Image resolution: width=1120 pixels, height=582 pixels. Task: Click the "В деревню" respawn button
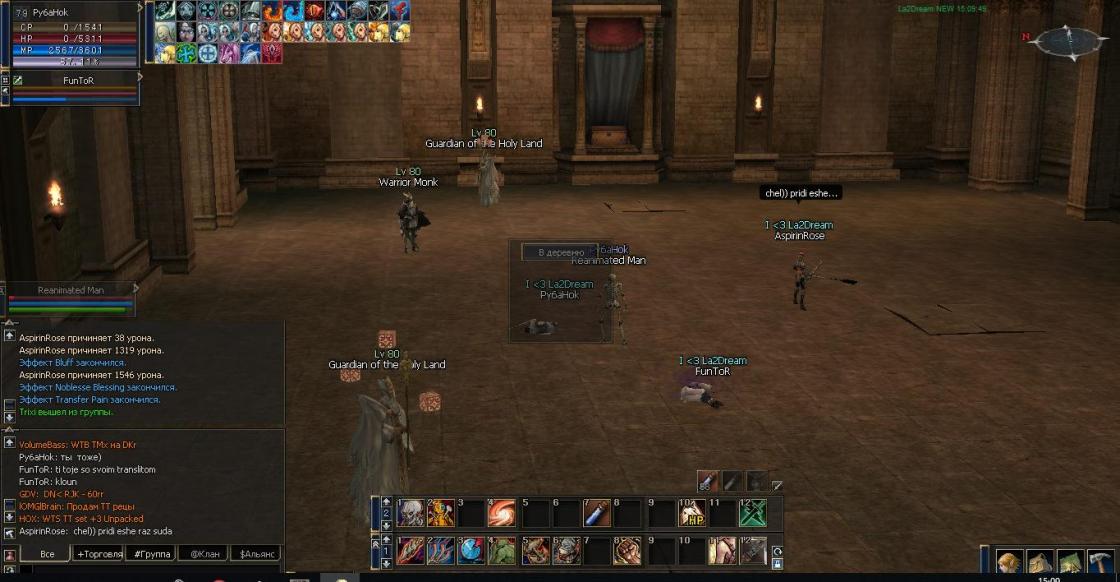pyautogui.click(x=561, y=253)
